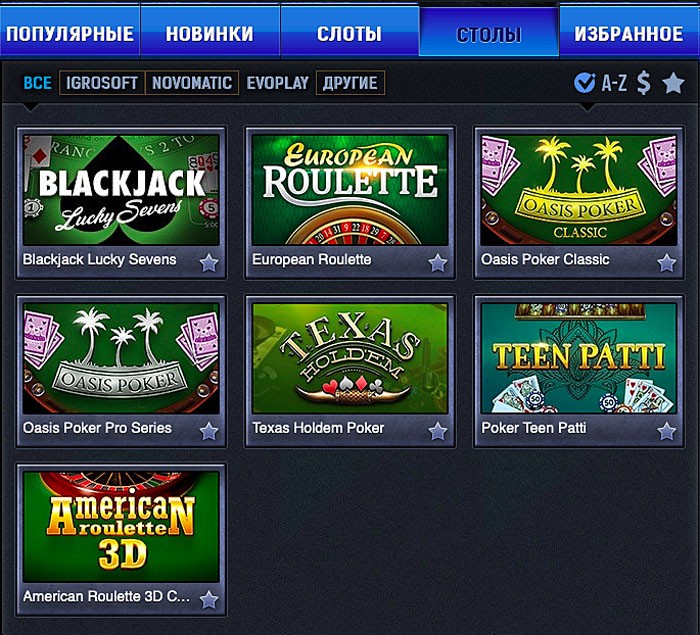Select the Другие provider filter
Image resolution: width=700 pixels, height=635 pixels.
350,83
